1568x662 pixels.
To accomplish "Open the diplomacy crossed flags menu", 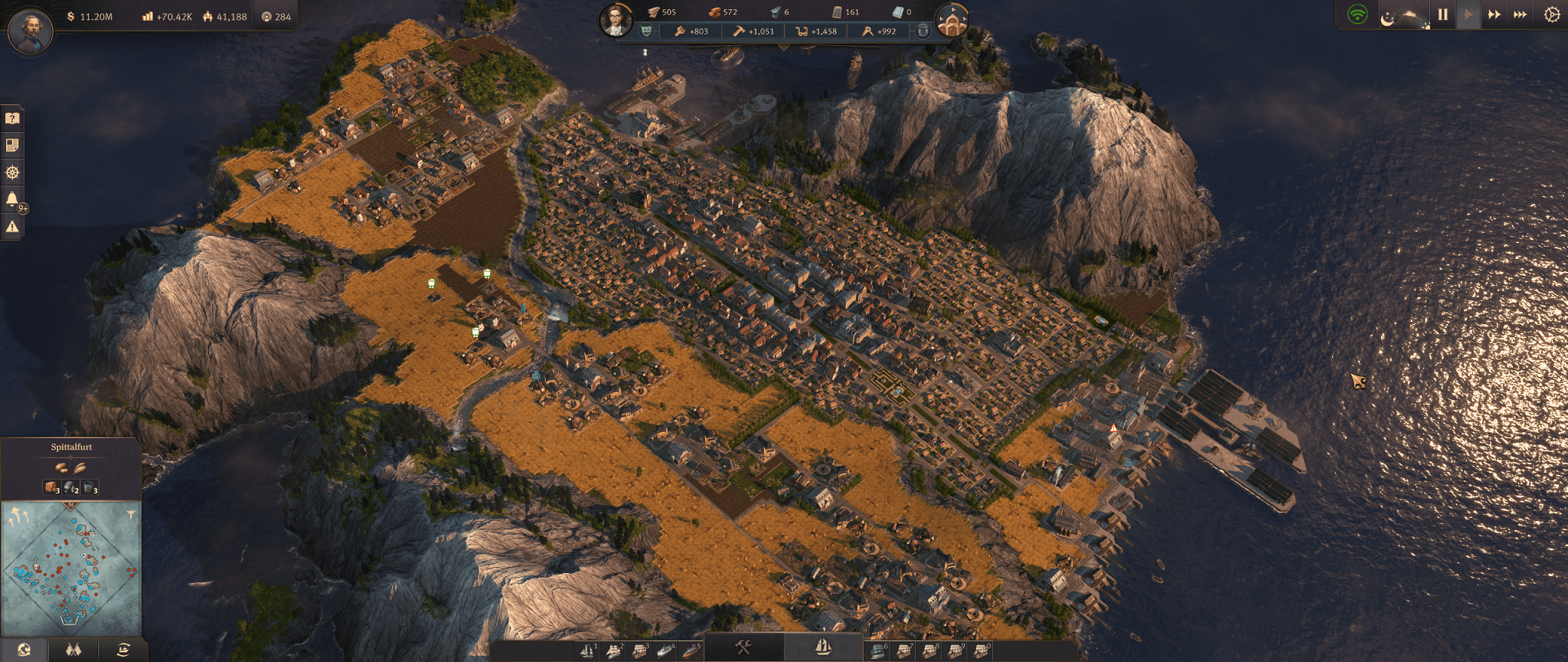I will (73, 651).
